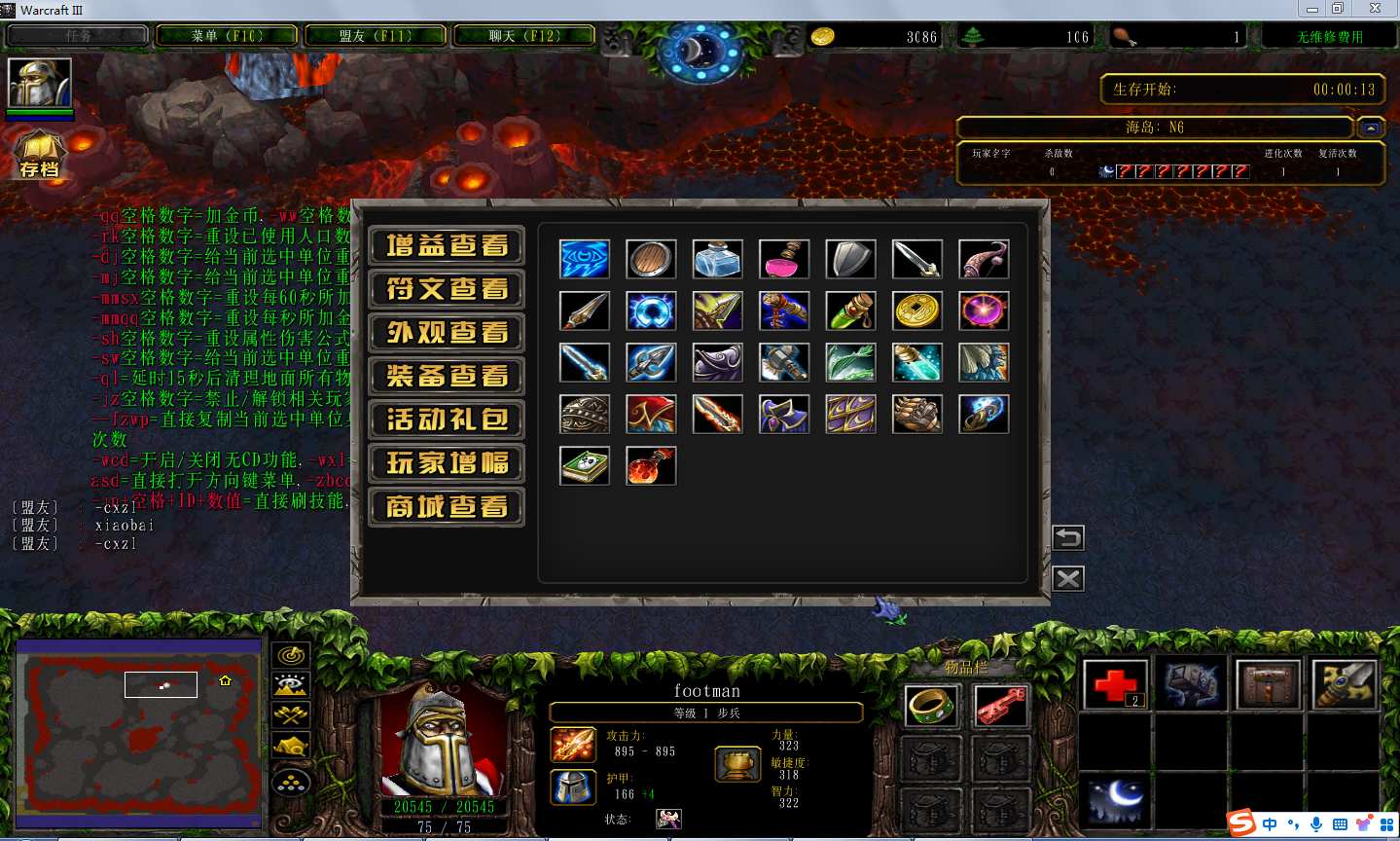Show the 外观查看 section

[447, 333]
